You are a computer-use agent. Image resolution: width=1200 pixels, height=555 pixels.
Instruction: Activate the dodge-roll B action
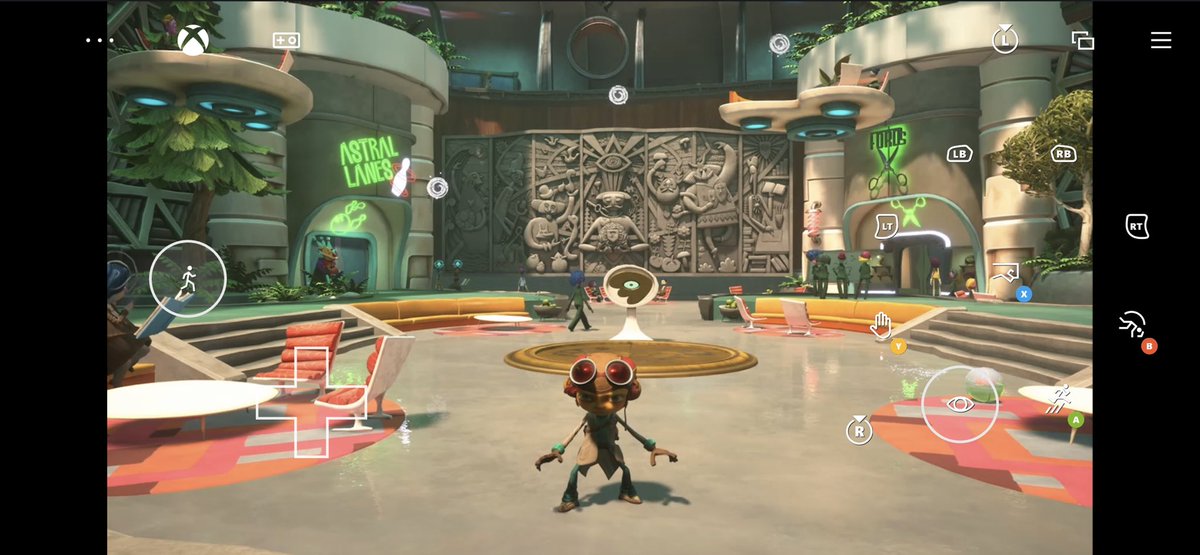[1133, 326]
